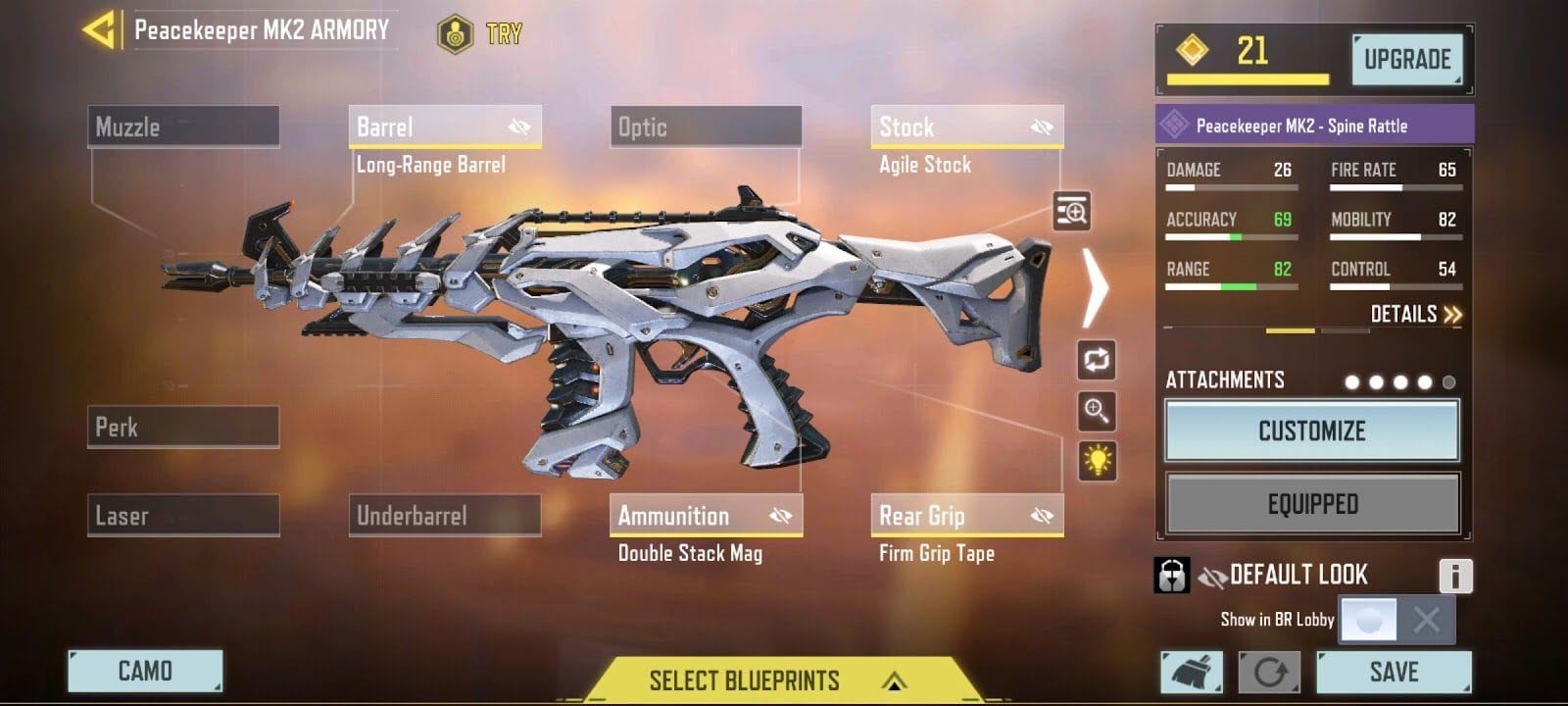The image size is (1568, 706).
Task: Toggle visibility of the Long-Range Barrel attachment
Action: (517, 126)
